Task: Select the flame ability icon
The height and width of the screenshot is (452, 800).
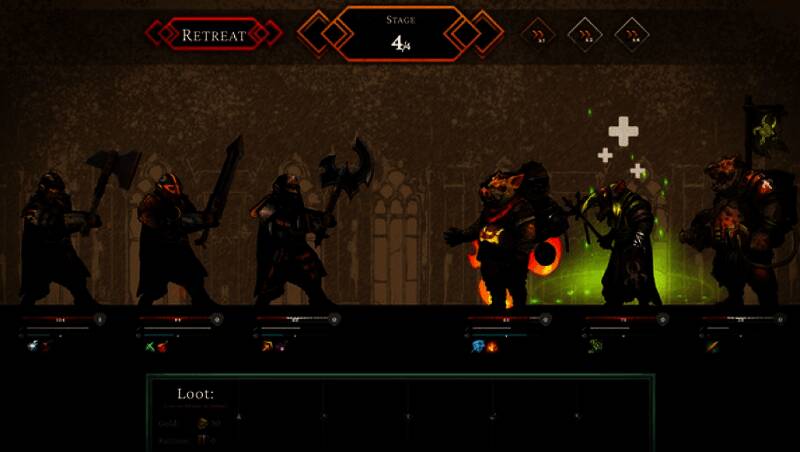Action: [x=492, y=346]
